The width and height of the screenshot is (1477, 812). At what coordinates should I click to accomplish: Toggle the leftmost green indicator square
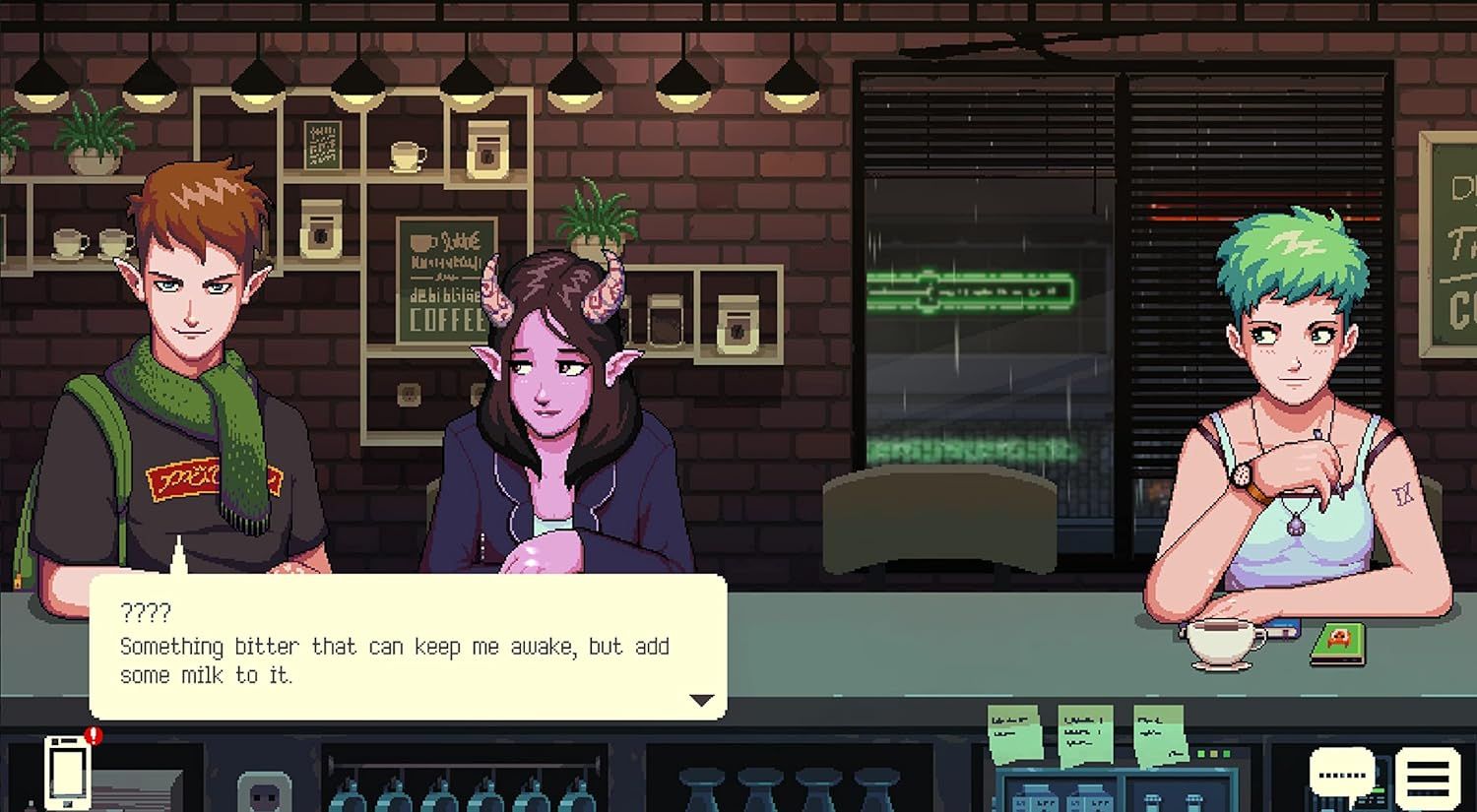tap(1201, 754)
